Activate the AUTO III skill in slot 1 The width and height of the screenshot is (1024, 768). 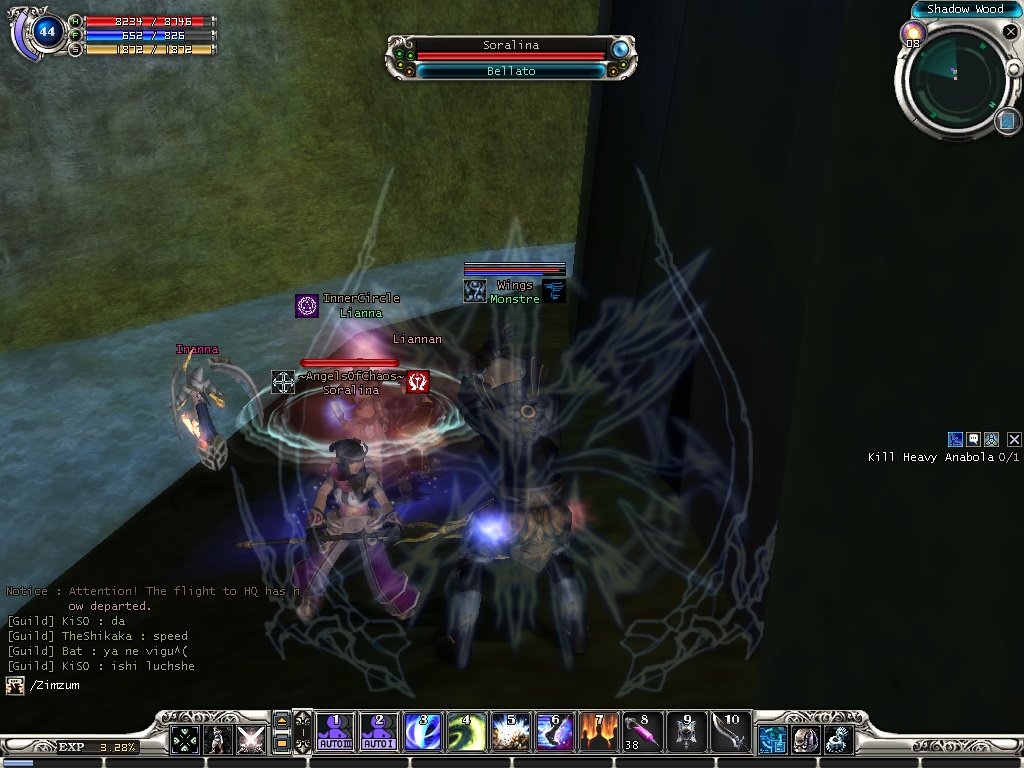(x=335, y=732)
